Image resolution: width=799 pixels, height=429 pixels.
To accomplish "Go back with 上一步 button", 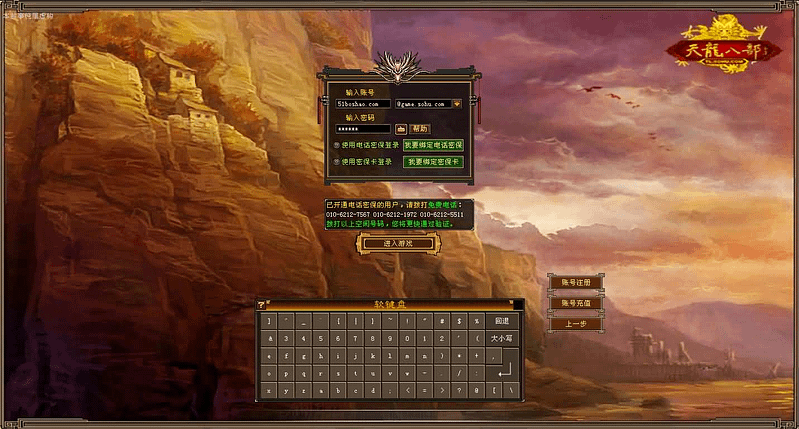I will [x=576, y=324].
